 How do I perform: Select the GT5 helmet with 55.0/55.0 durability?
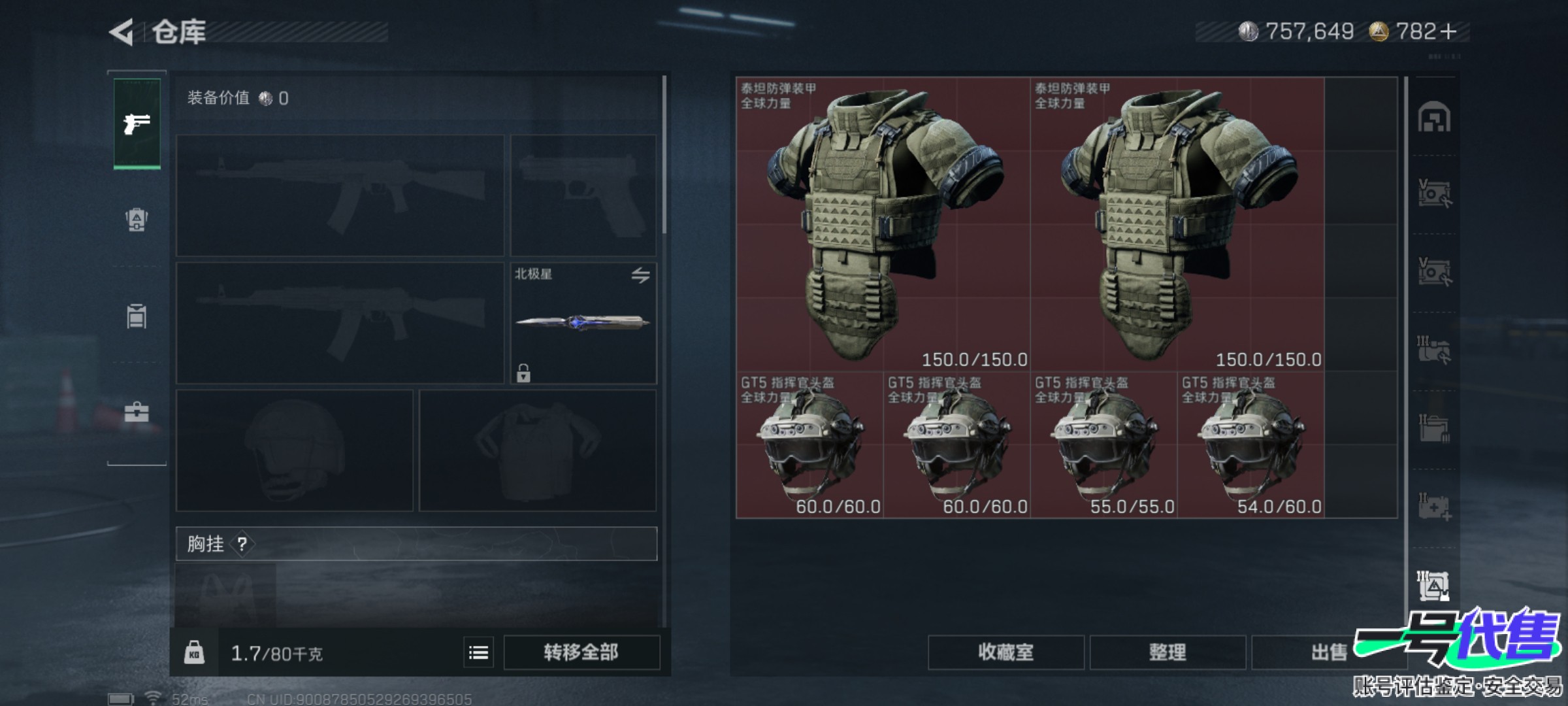pos(1103,445)
